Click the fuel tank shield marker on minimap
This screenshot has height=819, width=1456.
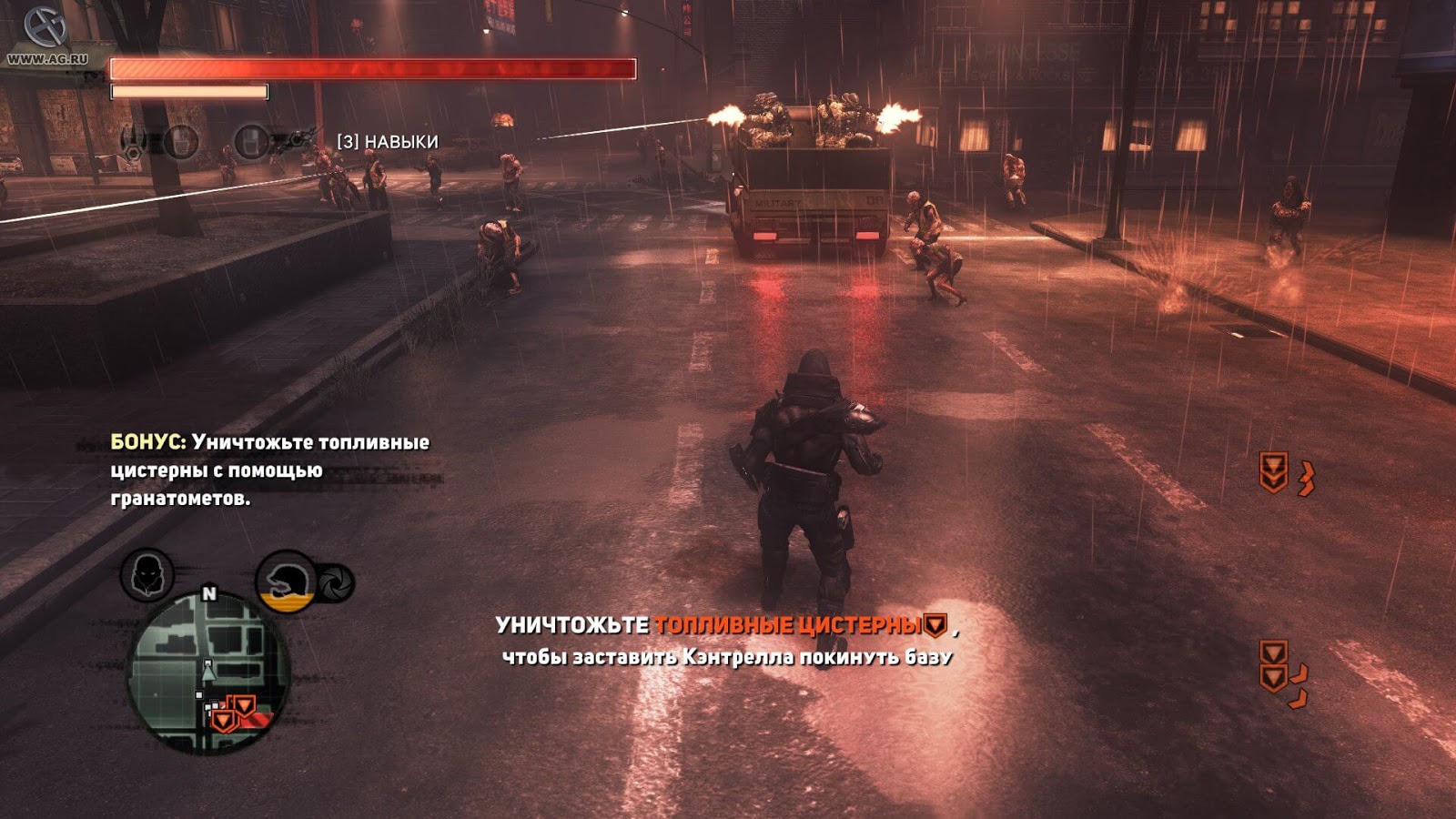click(x=232, y=712)
